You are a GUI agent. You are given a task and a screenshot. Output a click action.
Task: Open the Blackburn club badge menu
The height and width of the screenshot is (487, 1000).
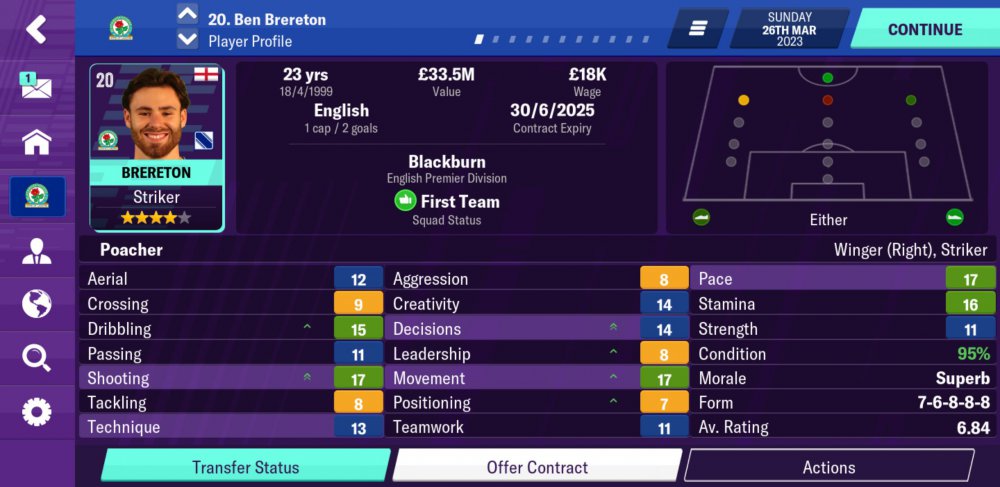point(37,196)
